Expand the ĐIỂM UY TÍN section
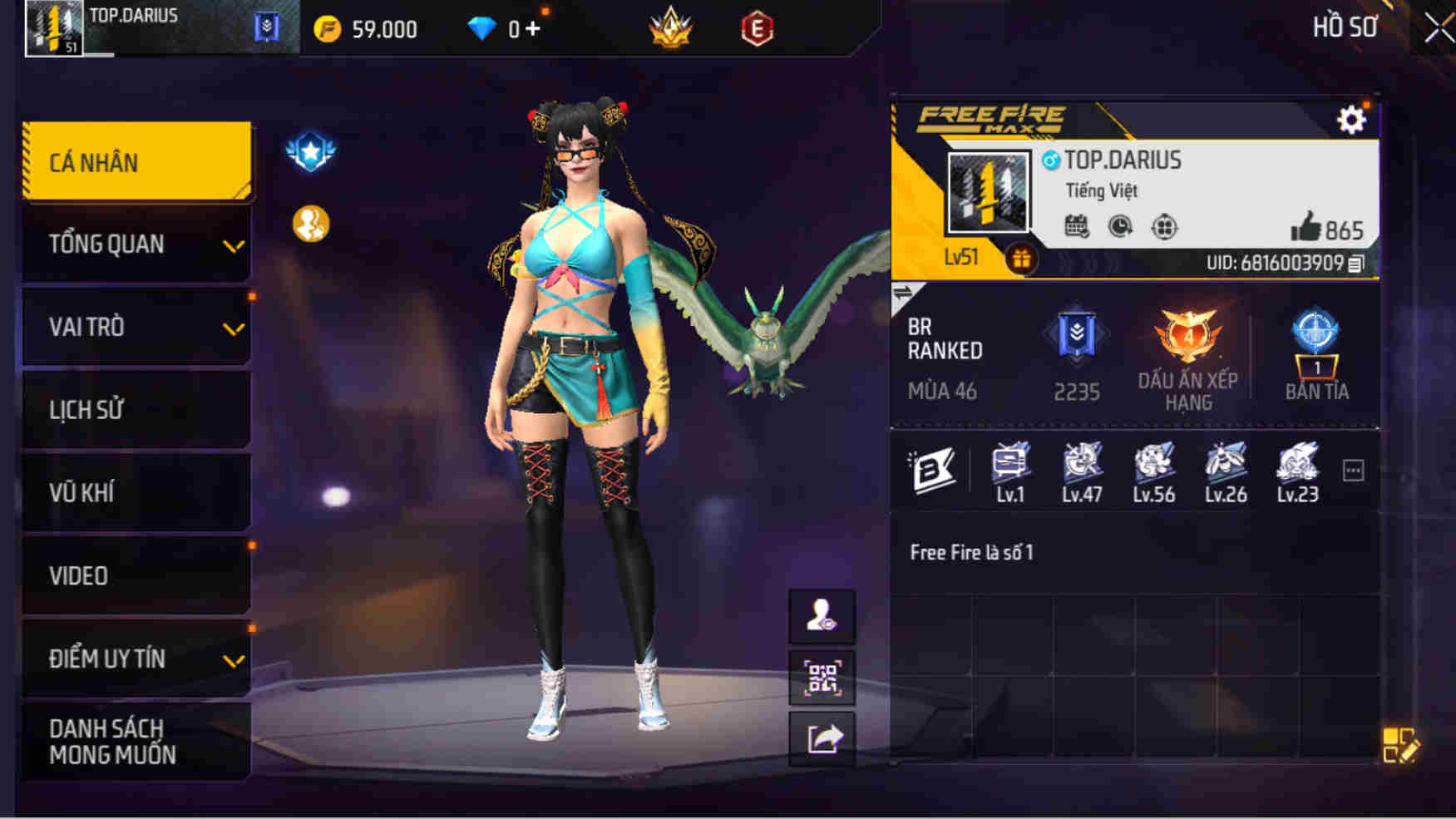The width and height of the screenshot is (1456, 819). point(136,659)
